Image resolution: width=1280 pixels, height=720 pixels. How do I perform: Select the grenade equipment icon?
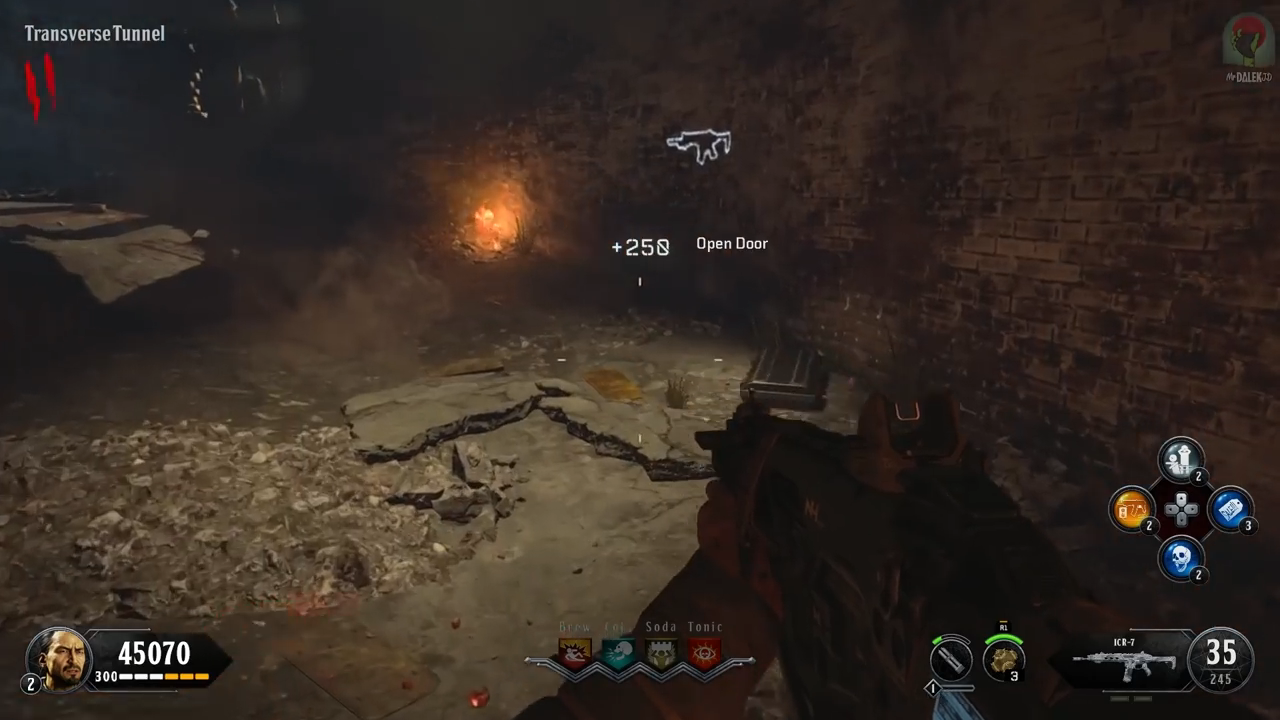[1002, 659]
